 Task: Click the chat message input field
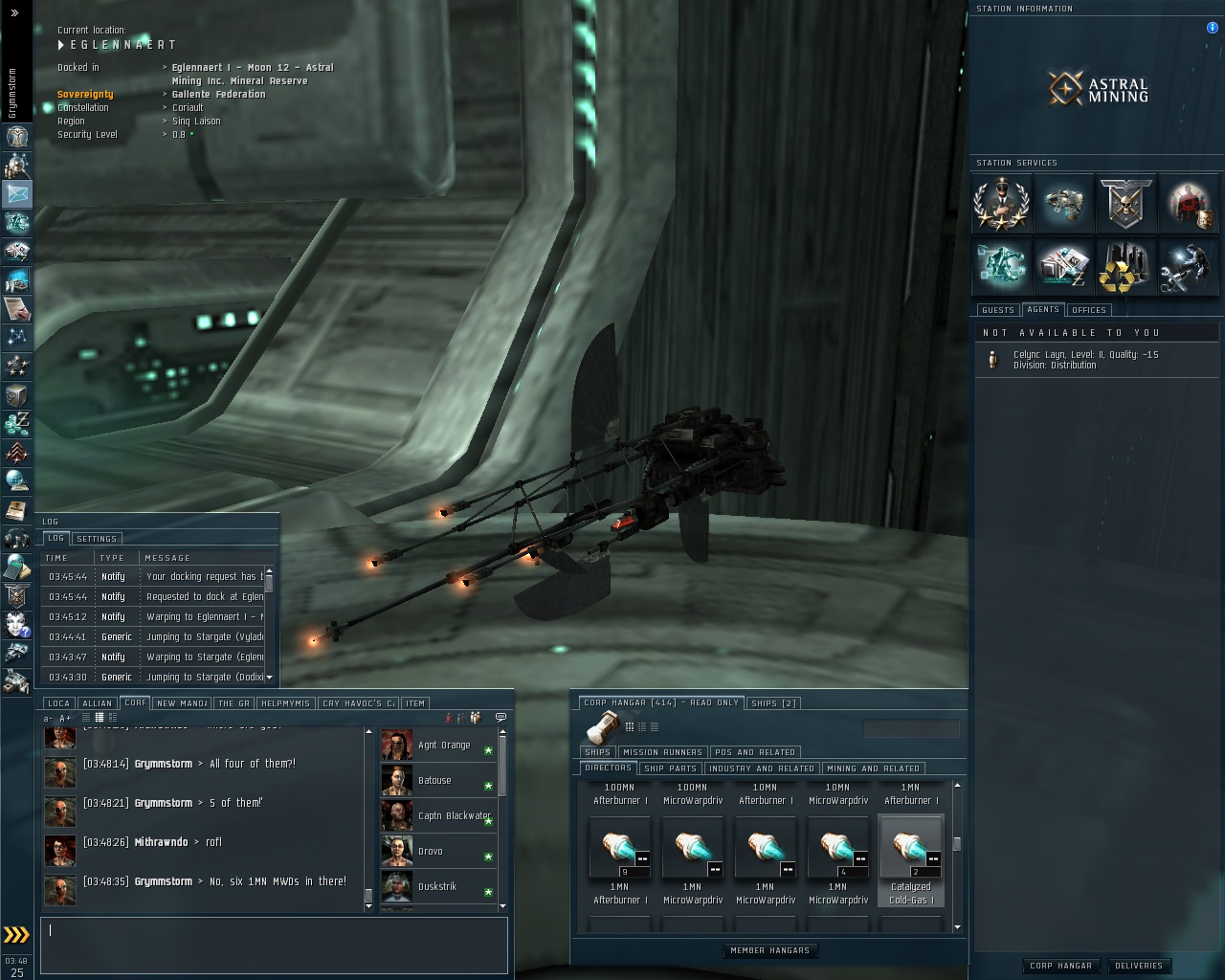pos(274,945)
